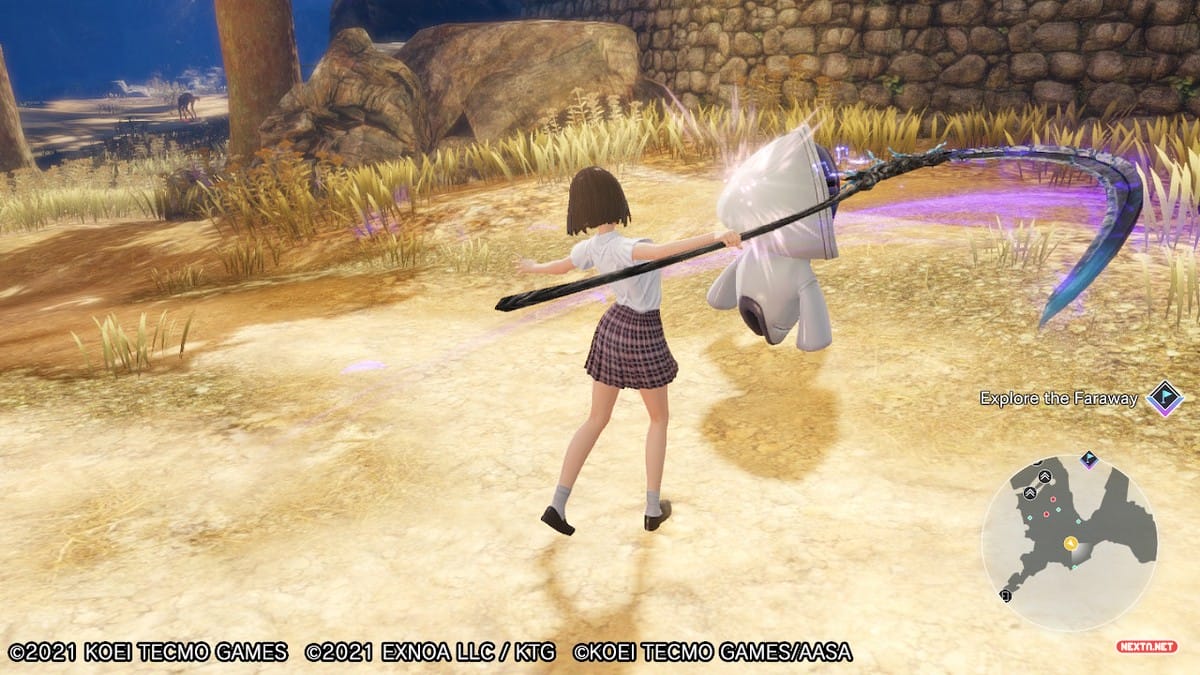Select the yellow player arrow on minimap

pyautogui.click(x=1070, y=543)
